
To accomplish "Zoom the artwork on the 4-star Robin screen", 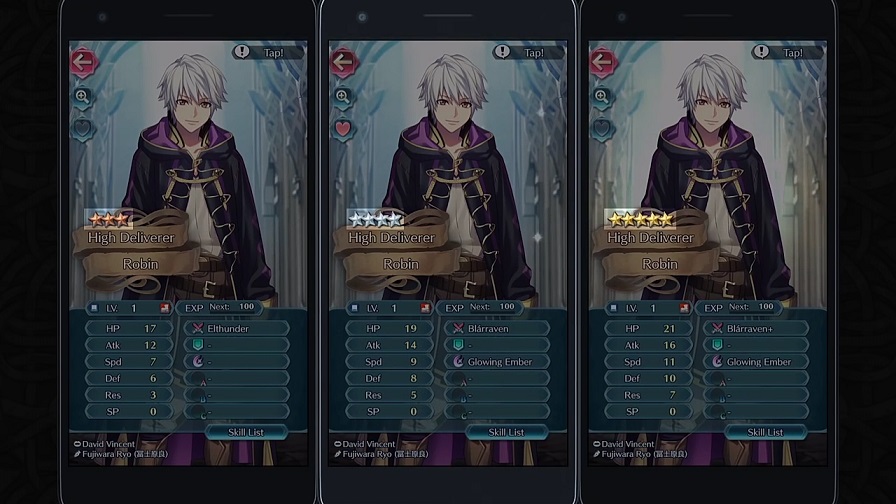I will [x=342, y=96].
